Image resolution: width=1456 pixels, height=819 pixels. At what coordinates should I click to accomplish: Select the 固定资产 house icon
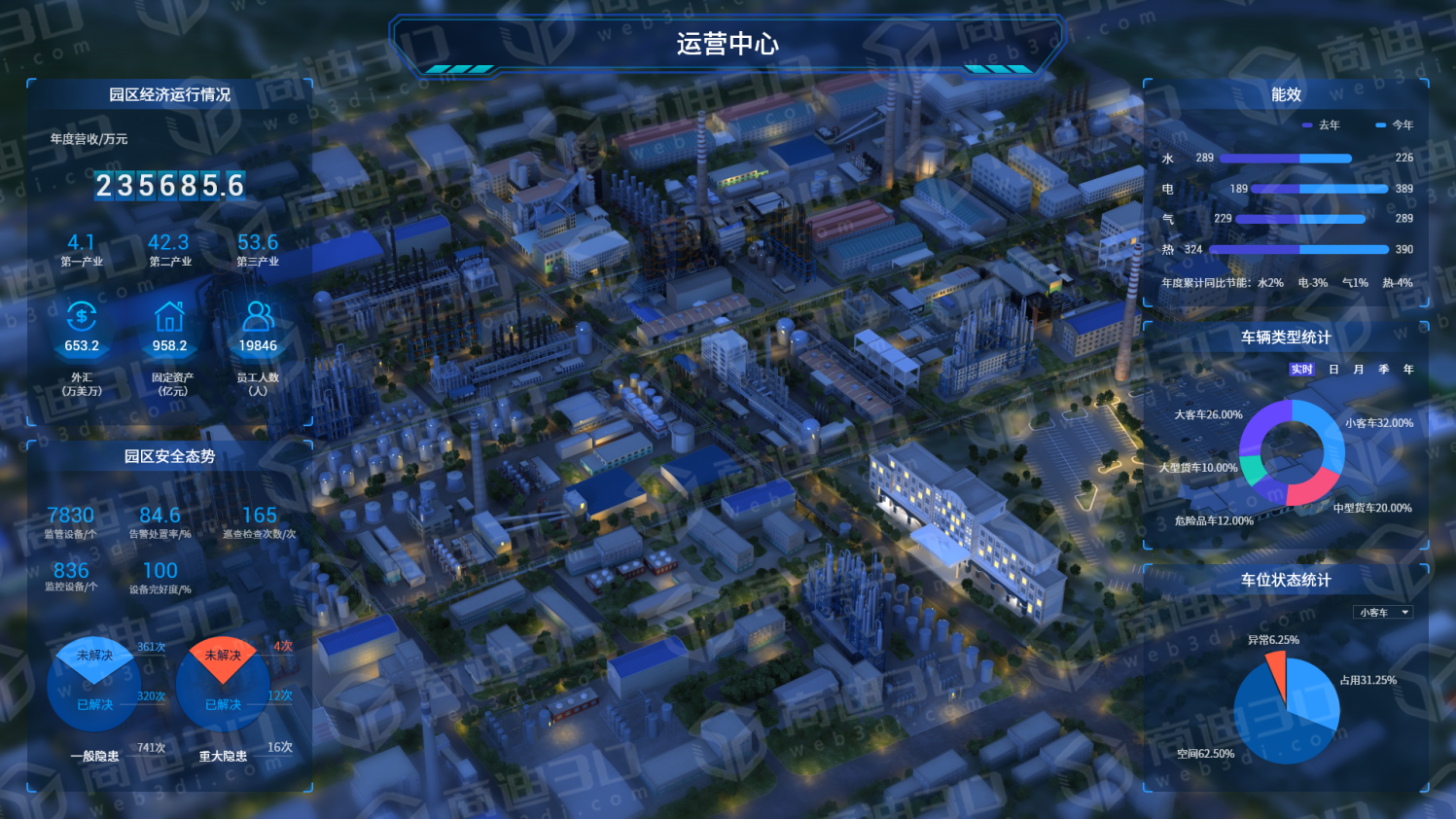point(169,315)
